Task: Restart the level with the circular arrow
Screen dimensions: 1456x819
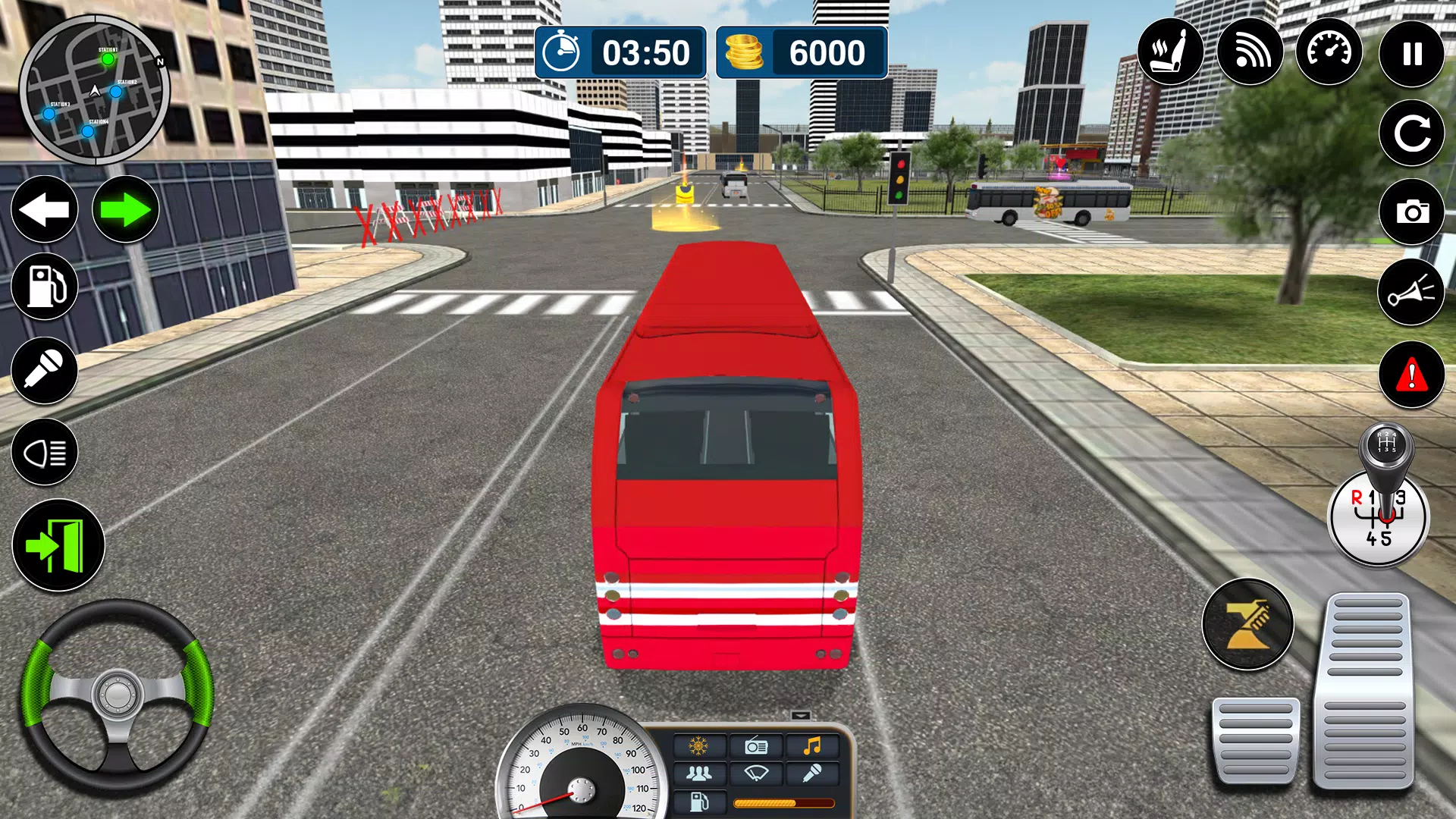Action: [x=1410, y=132]
